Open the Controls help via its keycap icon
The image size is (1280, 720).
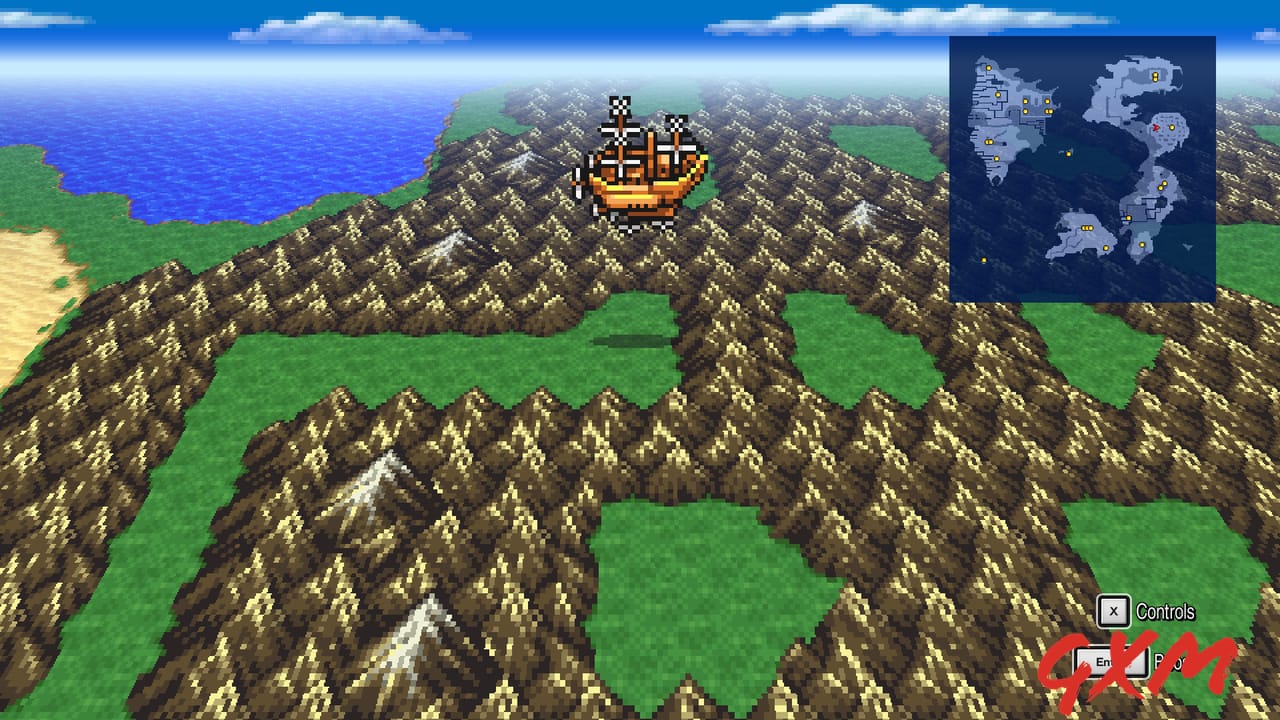(x=1113, y=611)
